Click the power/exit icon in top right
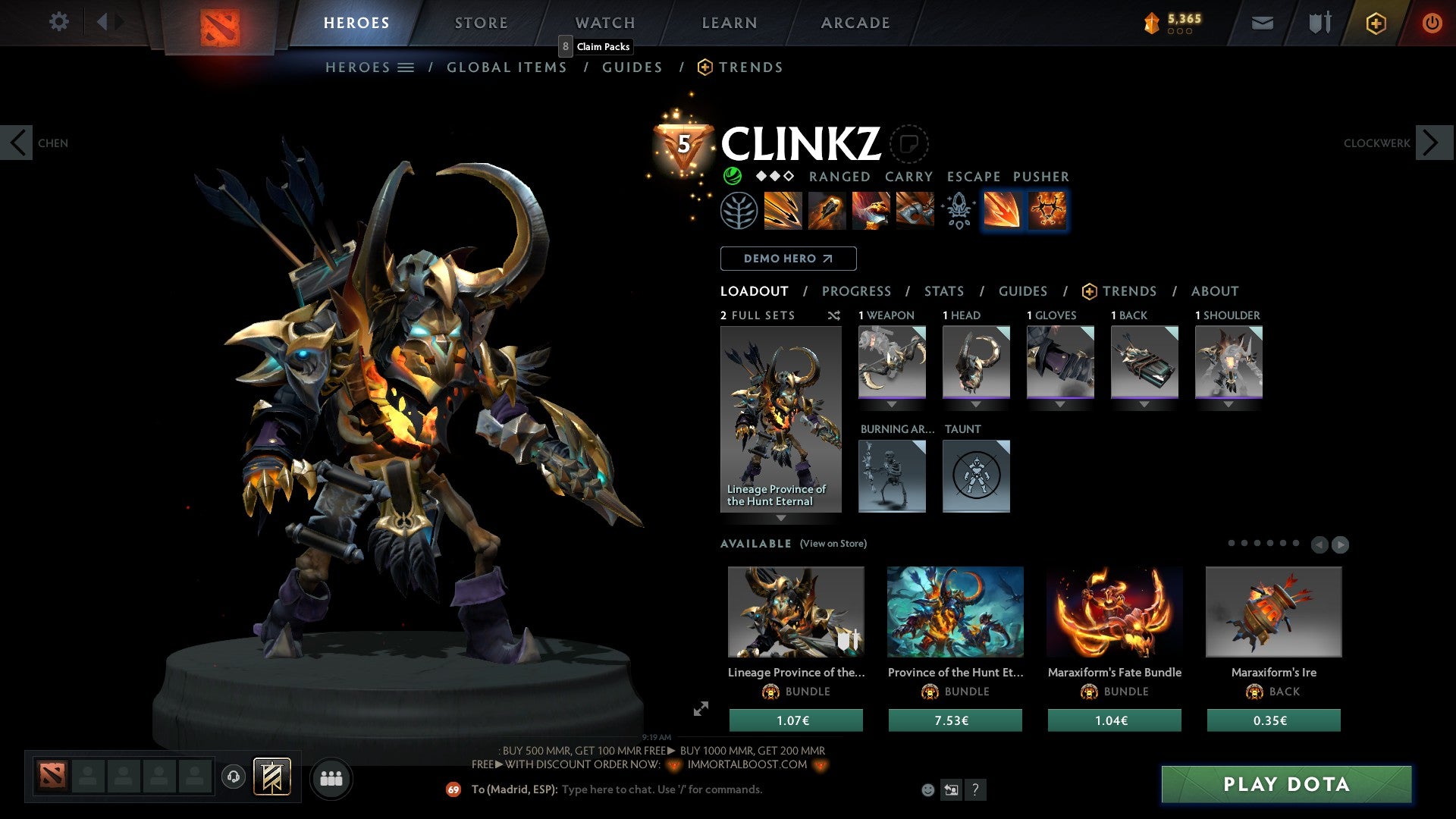The height and width of the screenshot is (819, 1456). click(x=1432, y=23)
